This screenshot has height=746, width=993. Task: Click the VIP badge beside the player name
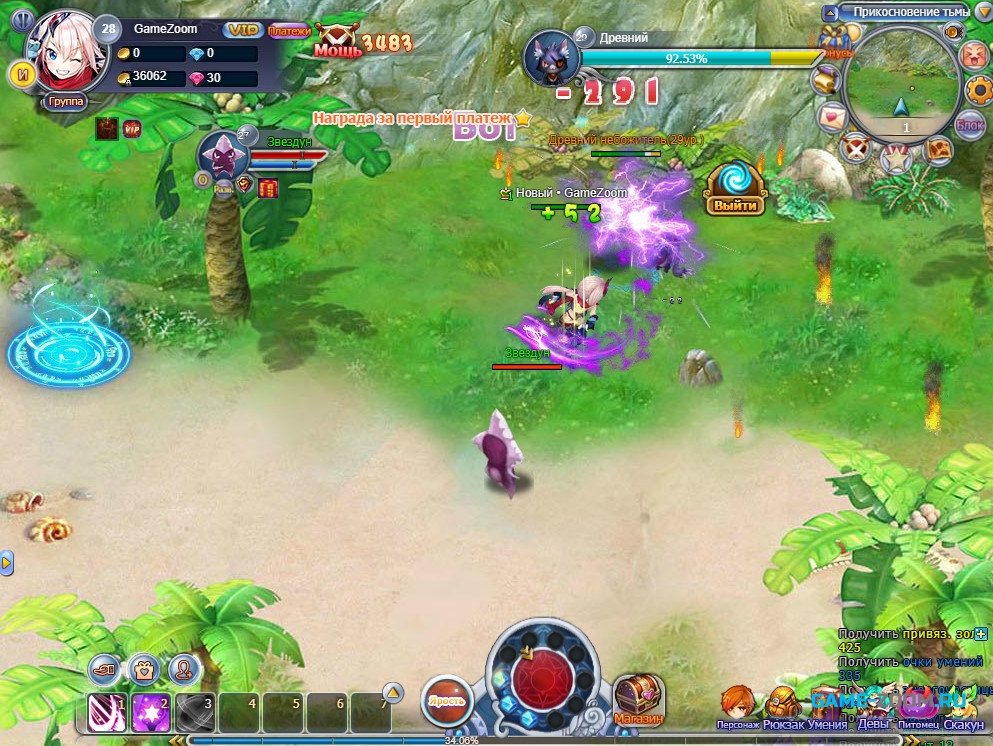click(x=241, y=30)
